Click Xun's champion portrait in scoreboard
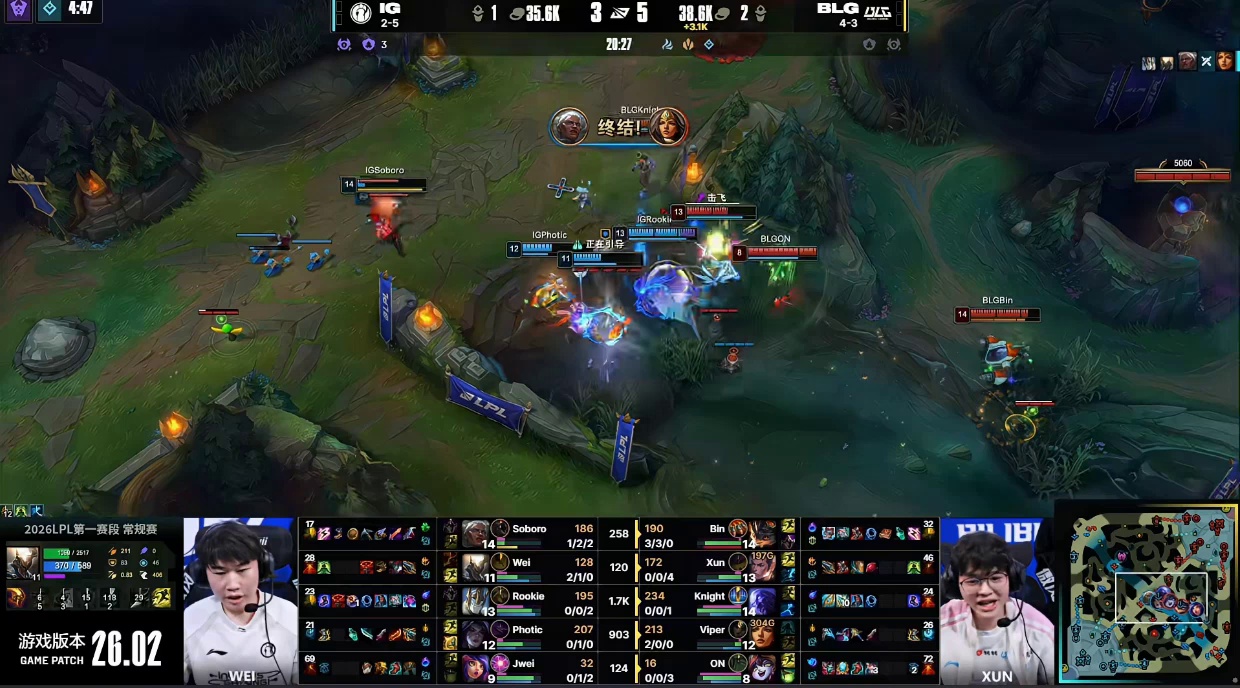 point(761,567)
